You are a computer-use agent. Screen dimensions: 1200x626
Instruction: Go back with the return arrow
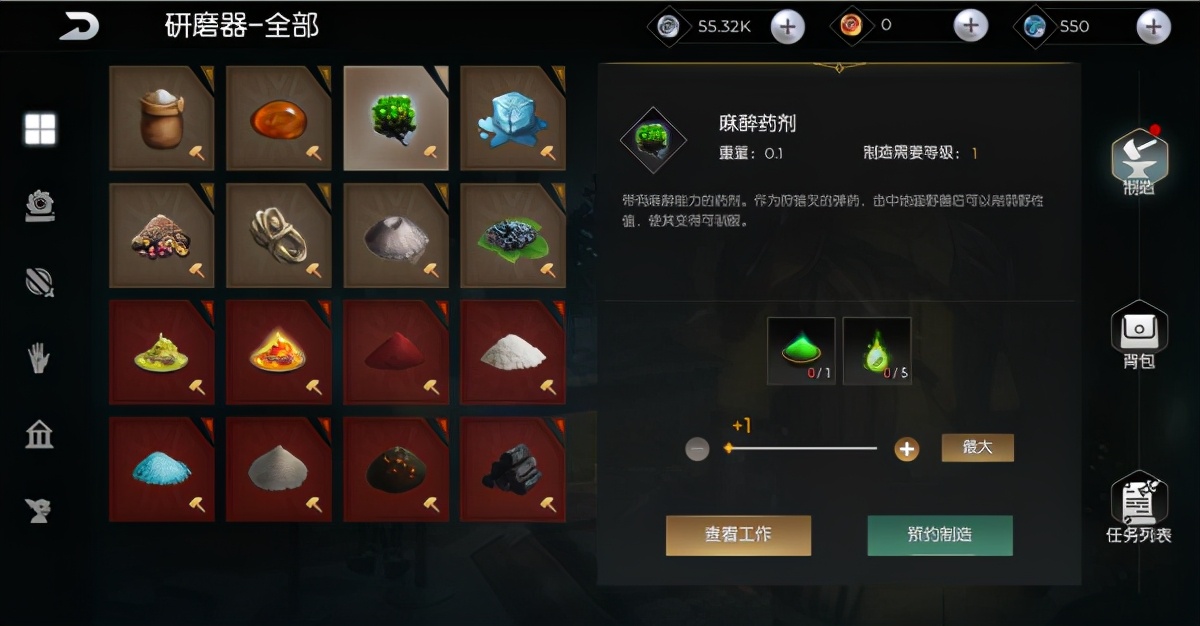click(x=79, y=26)
